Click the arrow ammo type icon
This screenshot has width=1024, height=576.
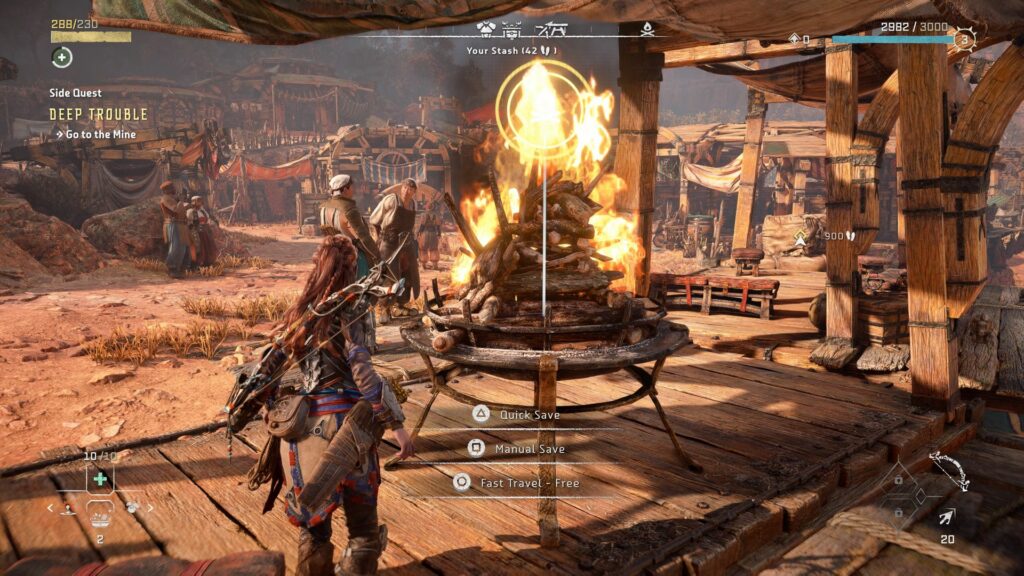pos(945,517)
